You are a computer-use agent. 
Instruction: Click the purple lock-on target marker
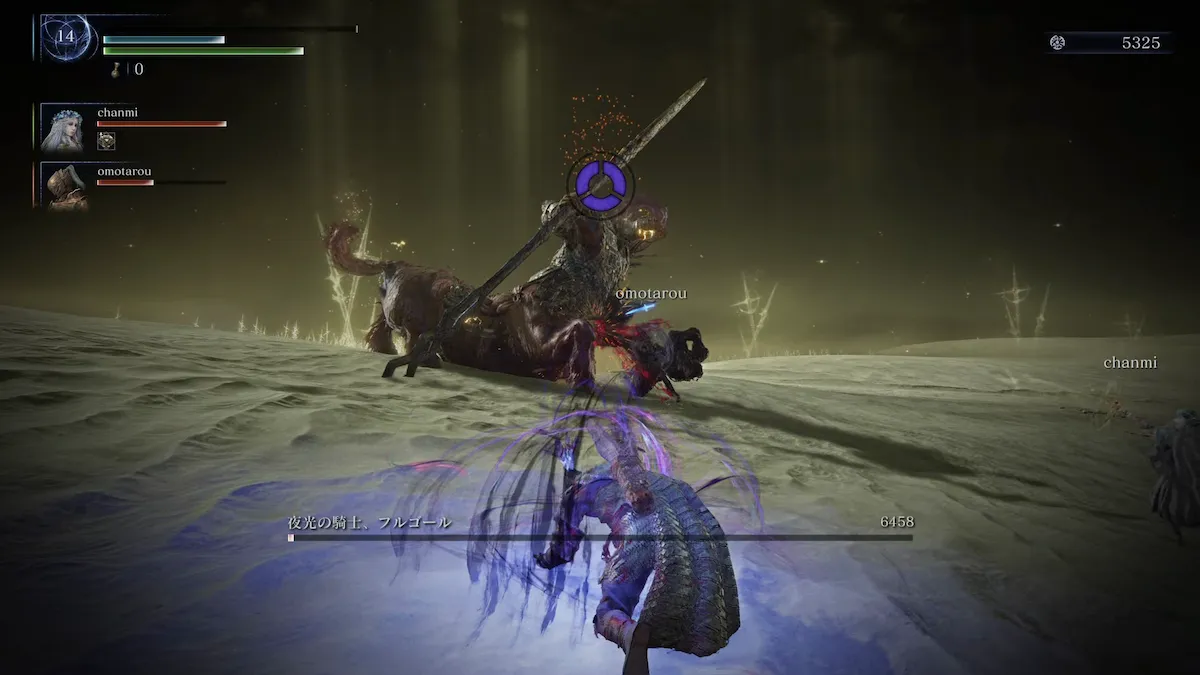(x=601, y=185)
